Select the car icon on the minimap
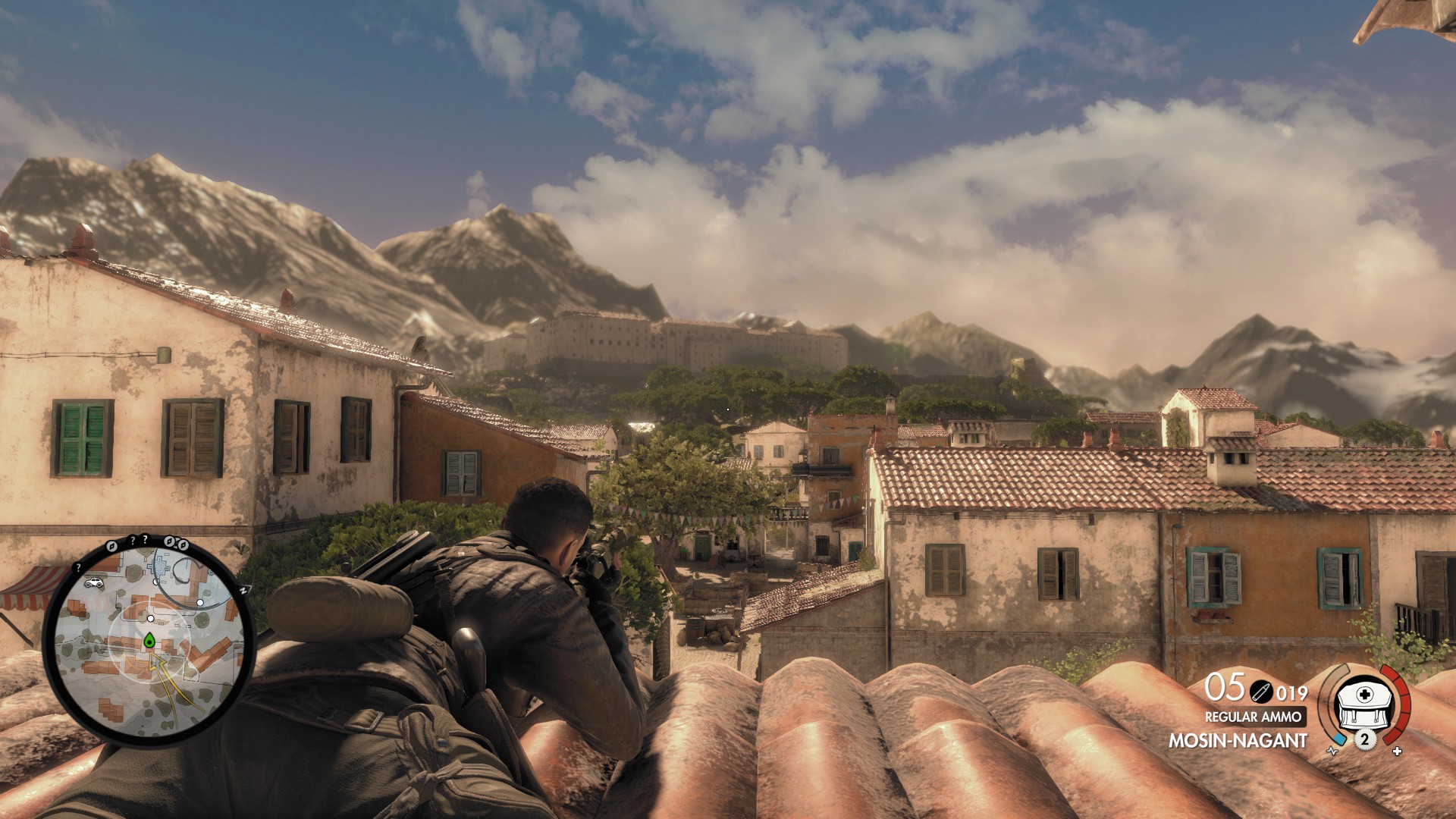The image size is (1456, 819). click(93, 582)
